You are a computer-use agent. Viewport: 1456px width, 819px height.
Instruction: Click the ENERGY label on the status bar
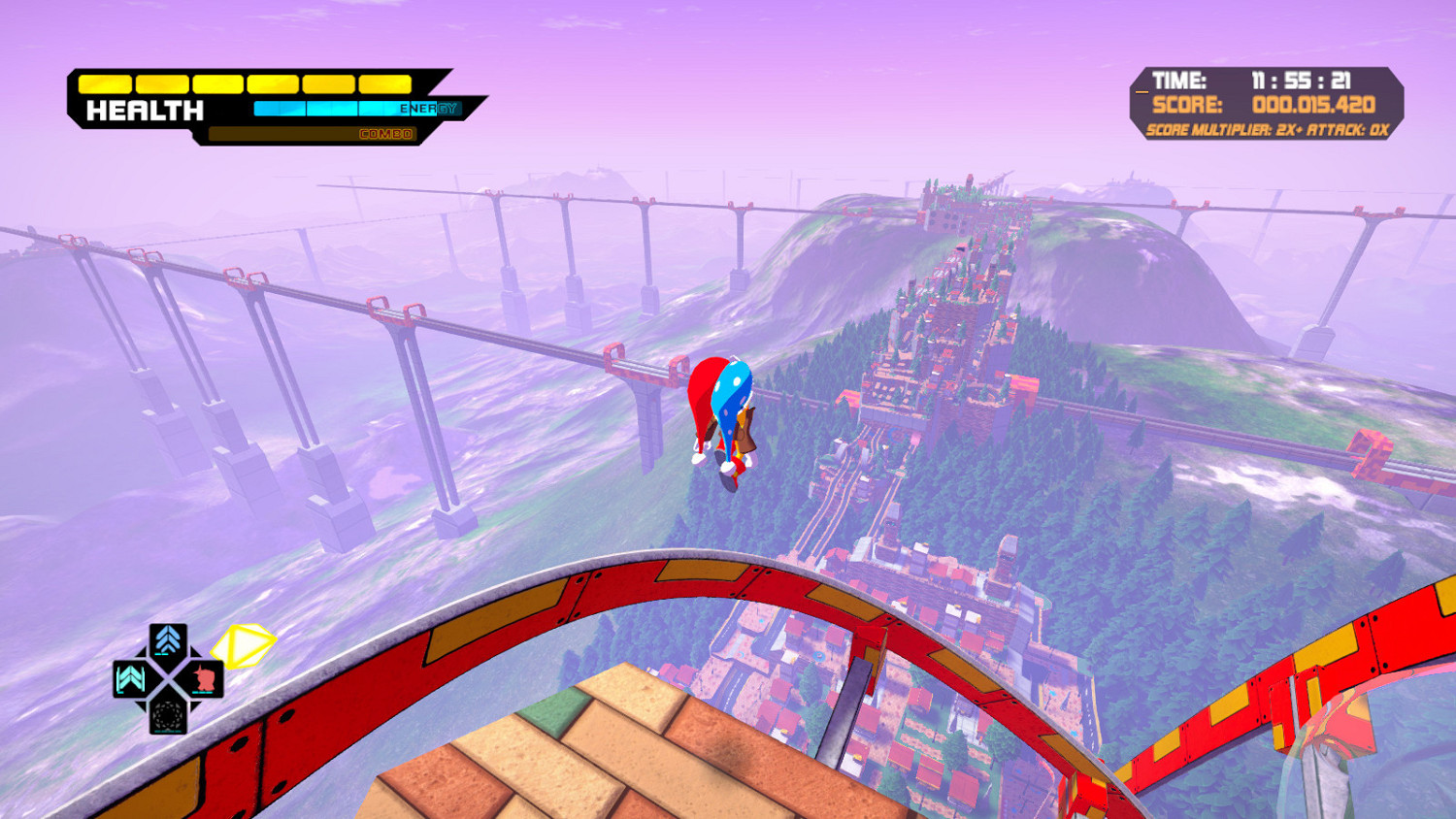(428, 110)
